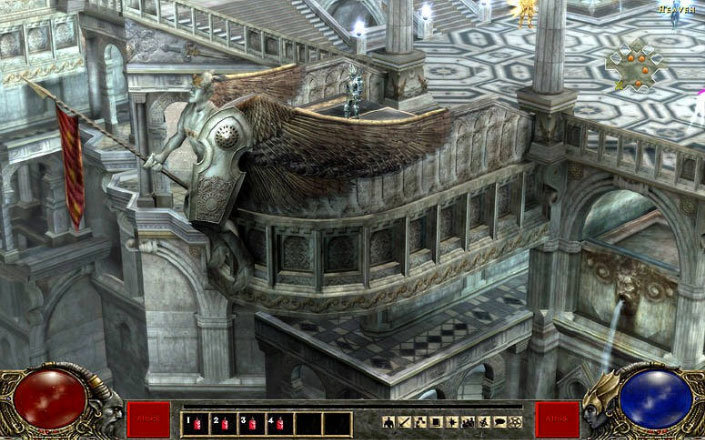The height and width of the screenshot is (440, 705).
Task: Use the red potion in belt slot 2
Action: [x=223, y=423]
